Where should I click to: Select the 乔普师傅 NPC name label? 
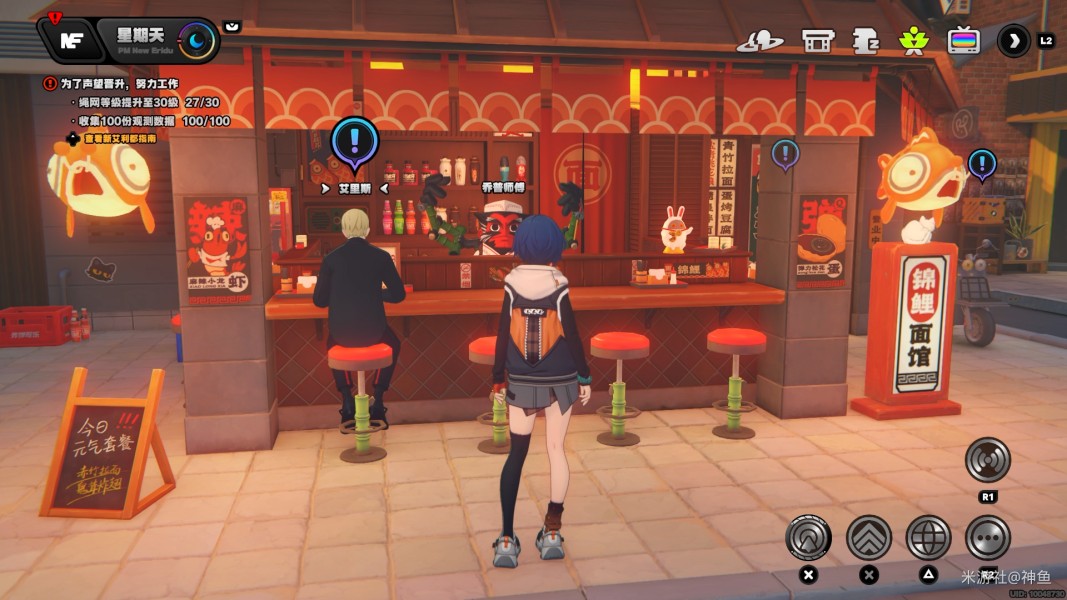coord(503,187)
